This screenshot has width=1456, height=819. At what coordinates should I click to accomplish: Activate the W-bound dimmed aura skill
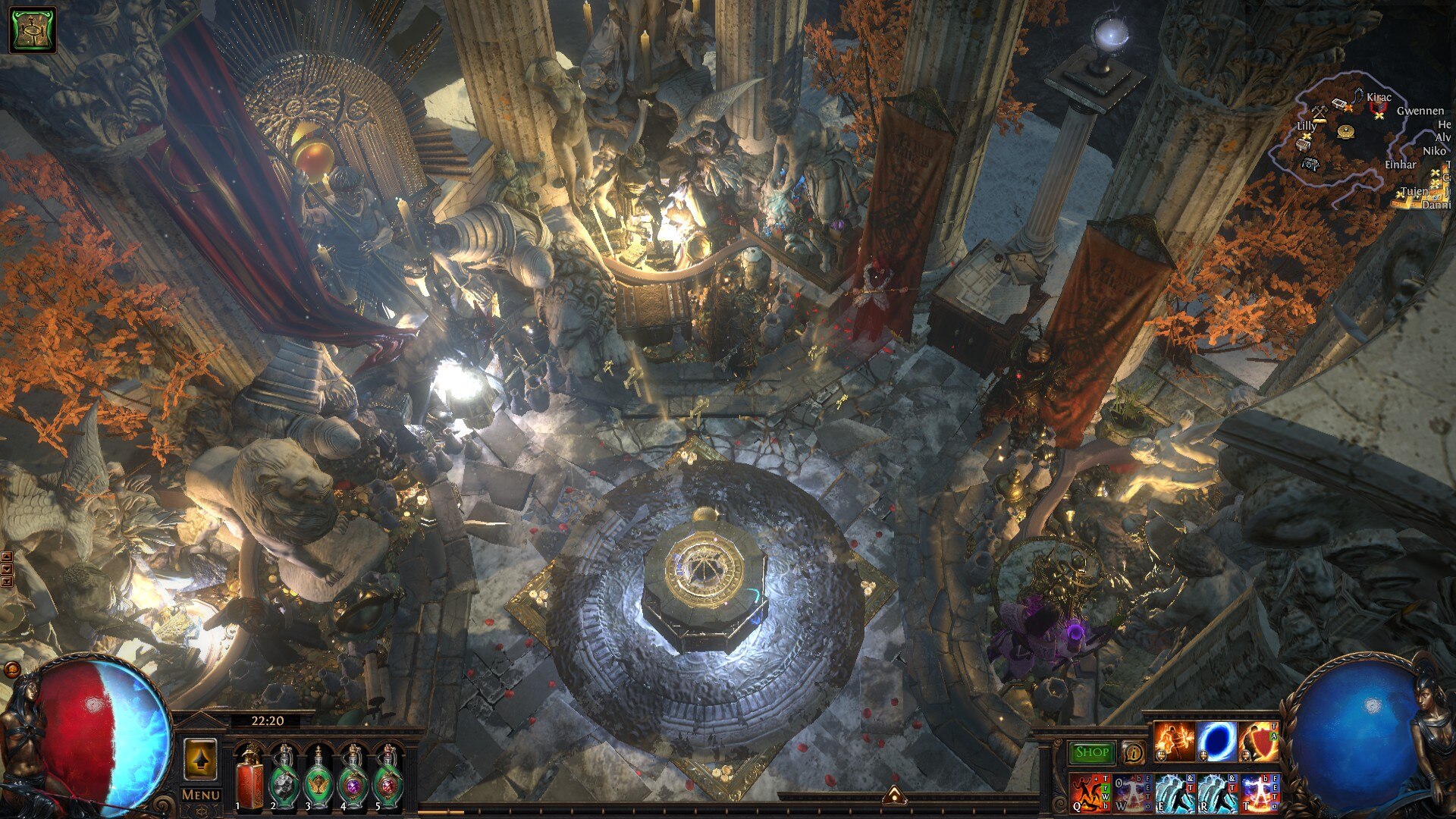pos(1132,792)
